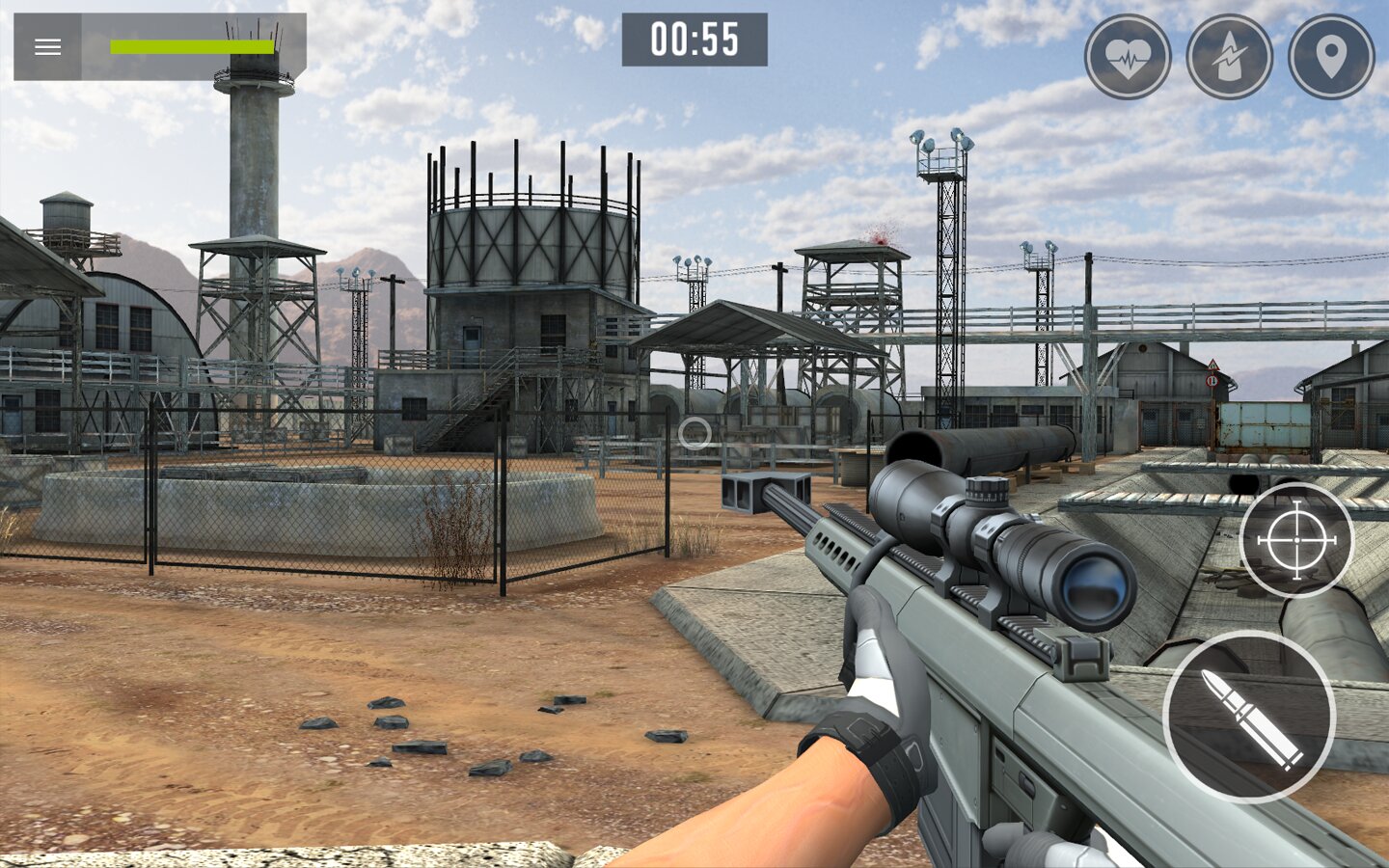Use the heart health boost
1389x868 pixels.
tap(1127, 57)
